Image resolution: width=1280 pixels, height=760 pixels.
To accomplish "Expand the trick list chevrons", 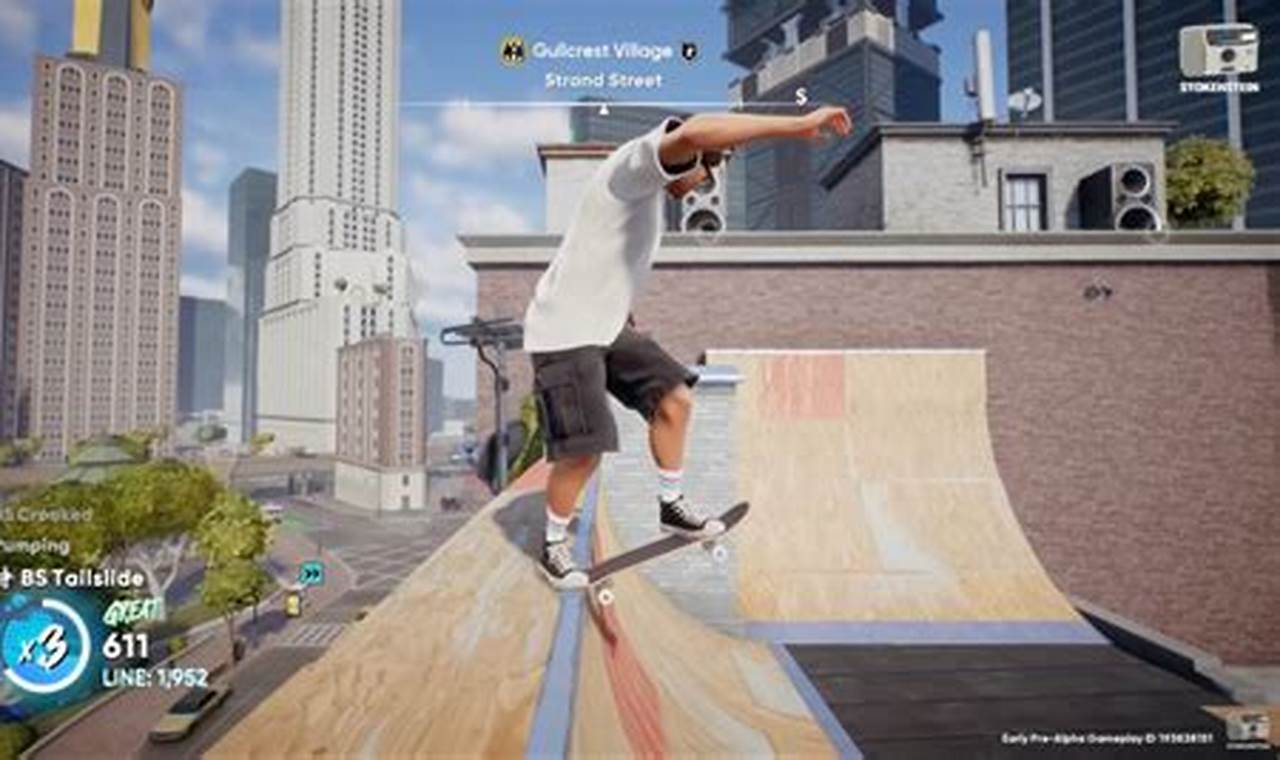I will coord(313,575).
